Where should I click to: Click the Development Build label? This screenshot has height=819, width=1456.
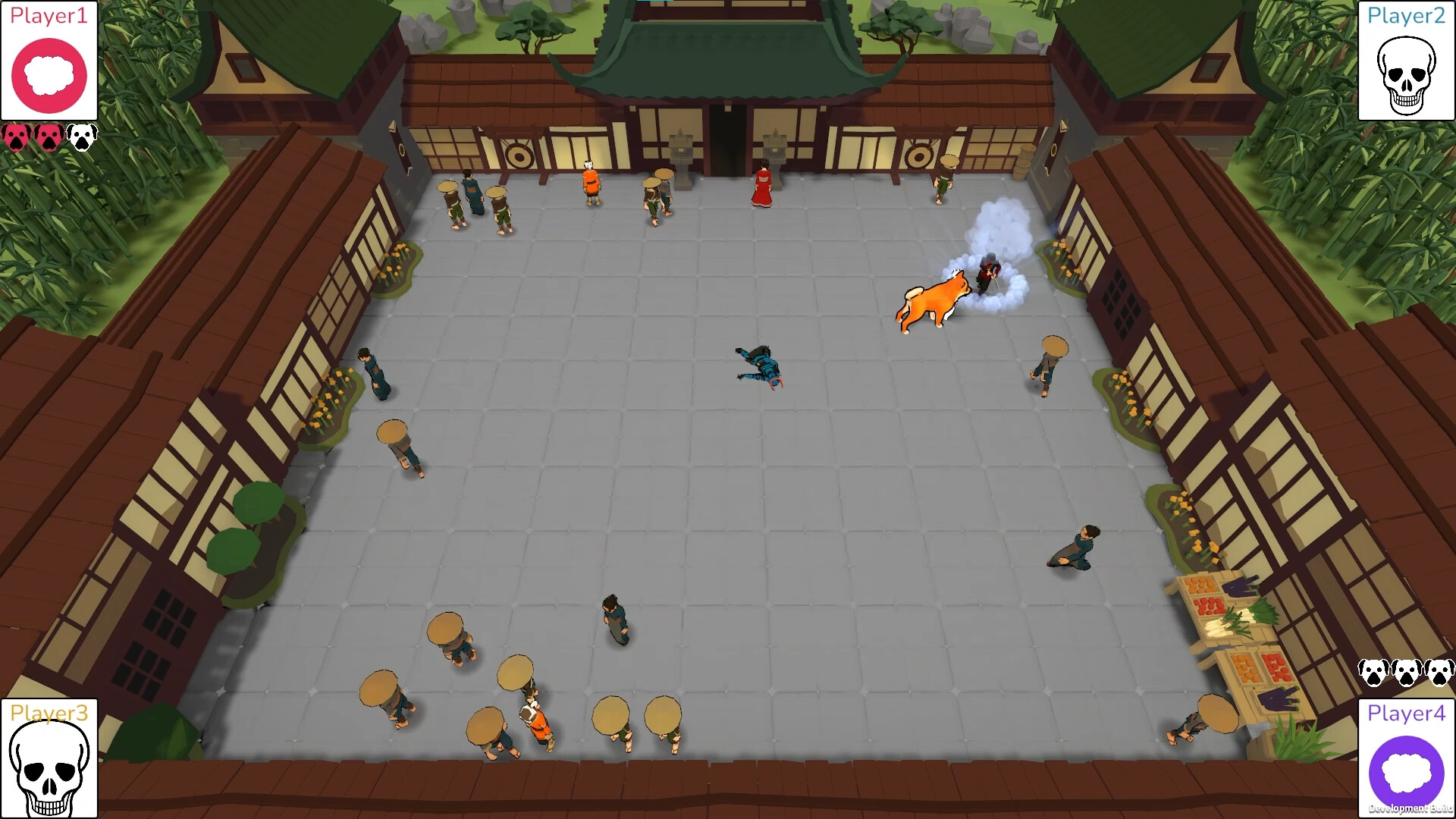[1404, 808]
